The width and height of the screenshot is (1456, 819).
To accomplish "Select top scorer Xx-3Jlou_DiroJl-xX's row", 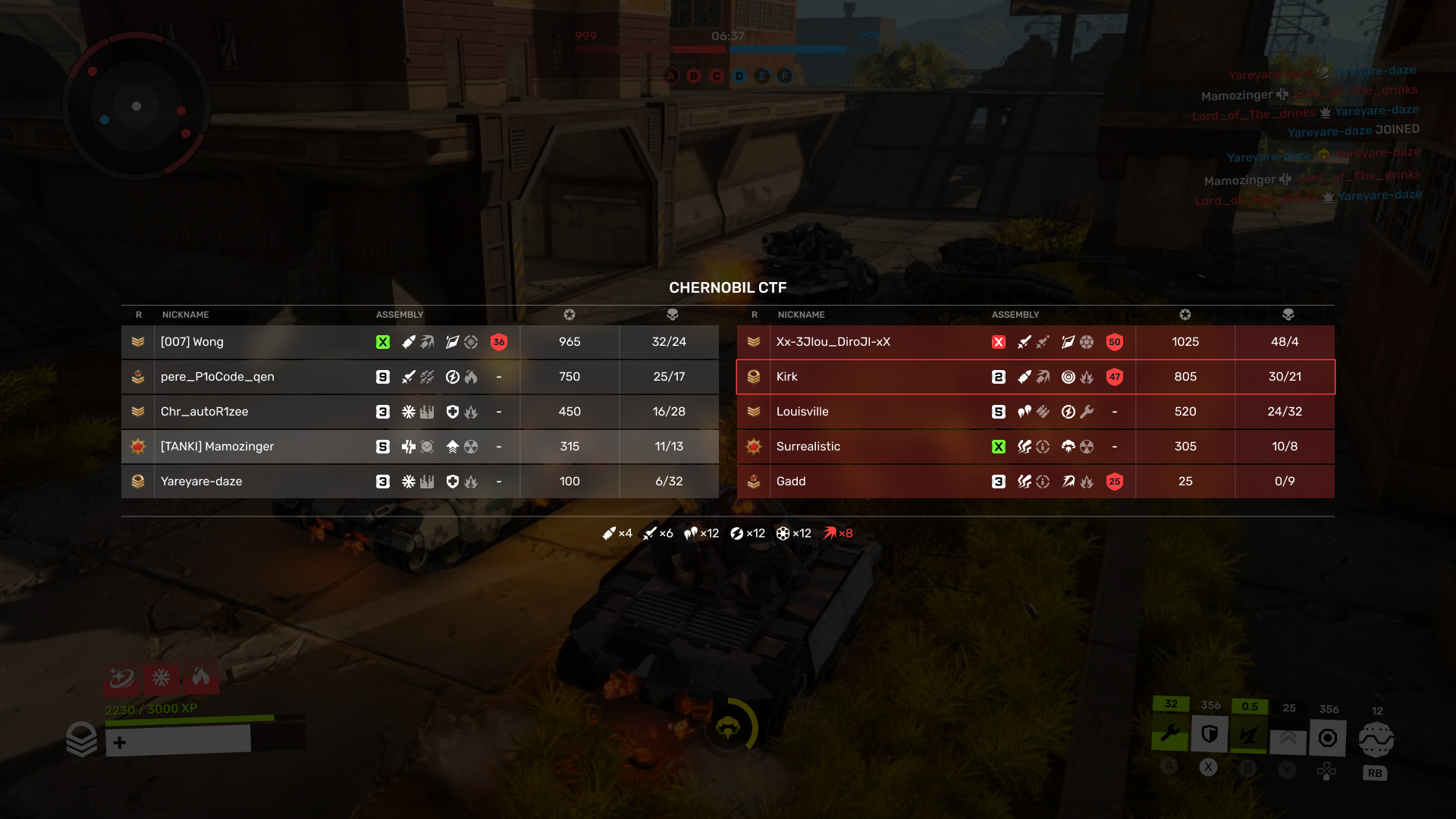I will click(1035, 342).
